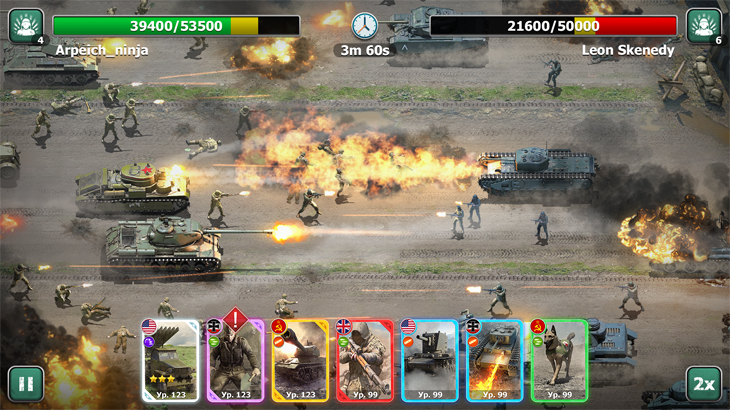Choose the Soviet dog card
This screenshot has height=410, width=730.
558,360
